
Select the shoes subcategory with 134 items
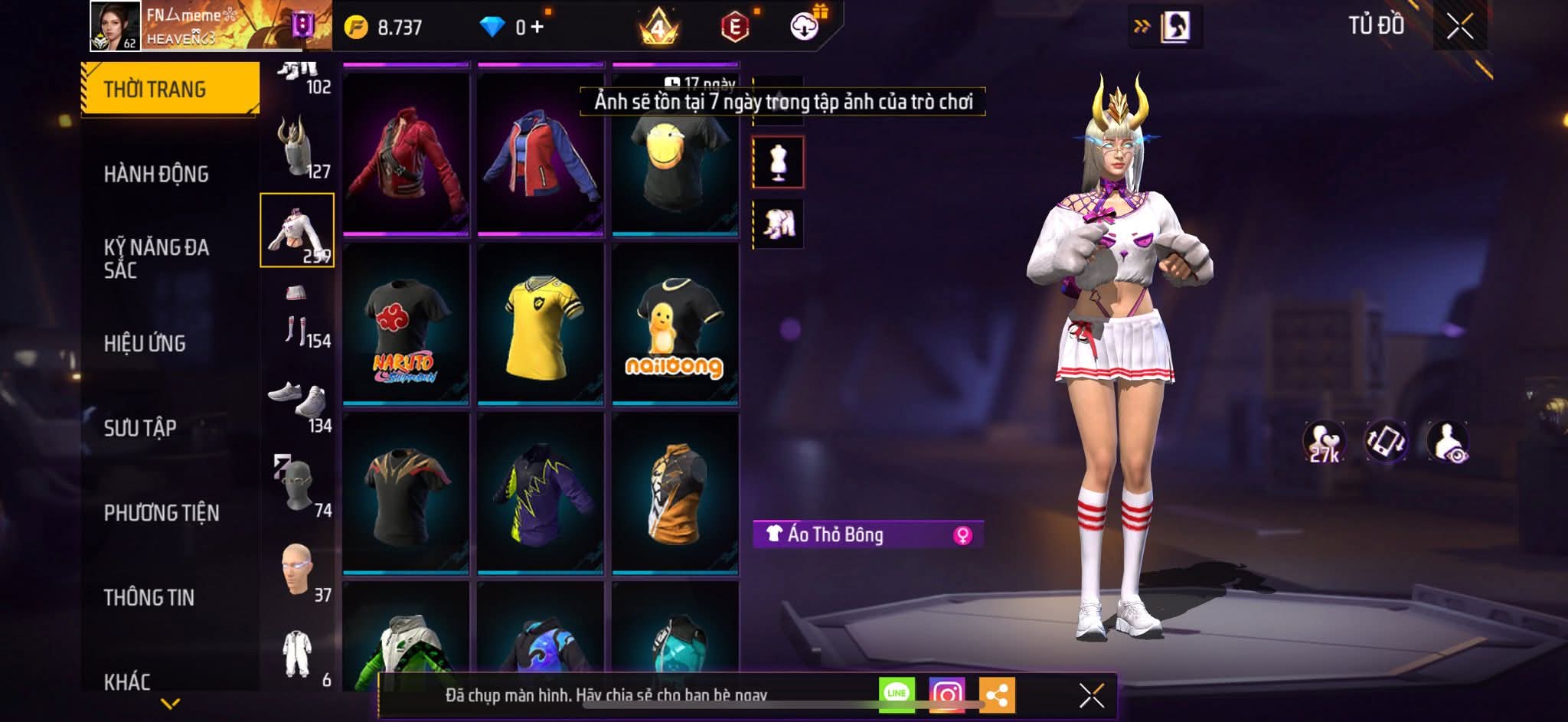pos(298,401)
